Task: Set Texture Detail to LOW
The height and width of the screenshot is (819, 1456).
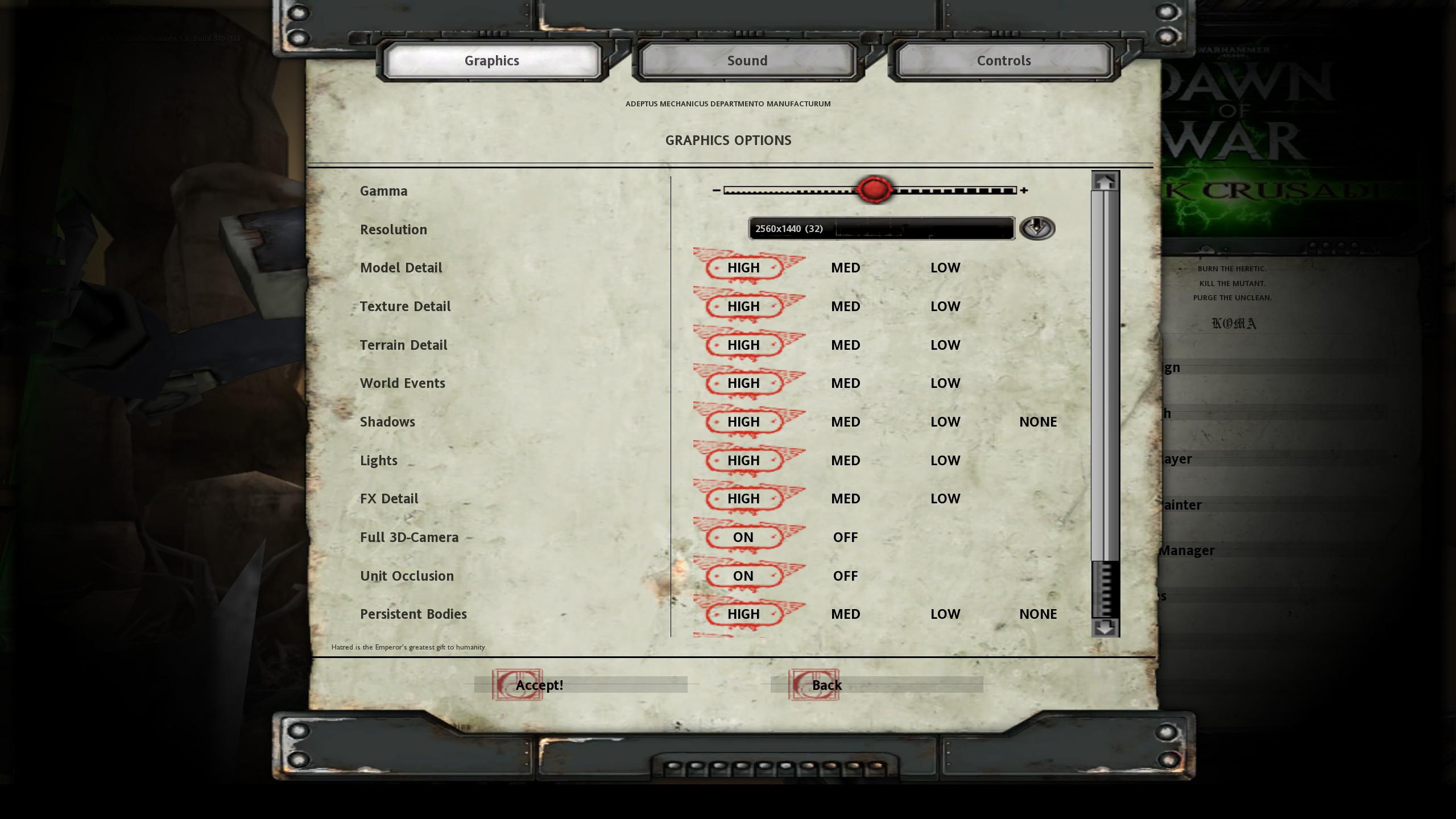Action: point(945,306)
